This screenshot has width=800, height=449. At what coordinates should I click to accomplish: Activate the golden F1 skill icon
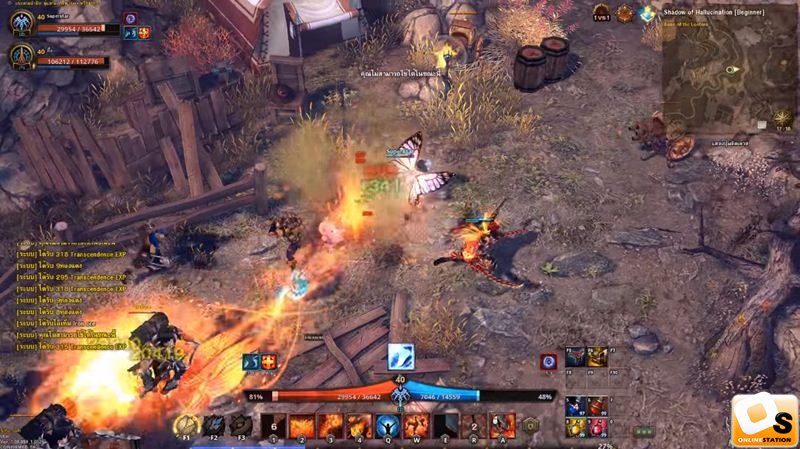[x=185, y=425]
